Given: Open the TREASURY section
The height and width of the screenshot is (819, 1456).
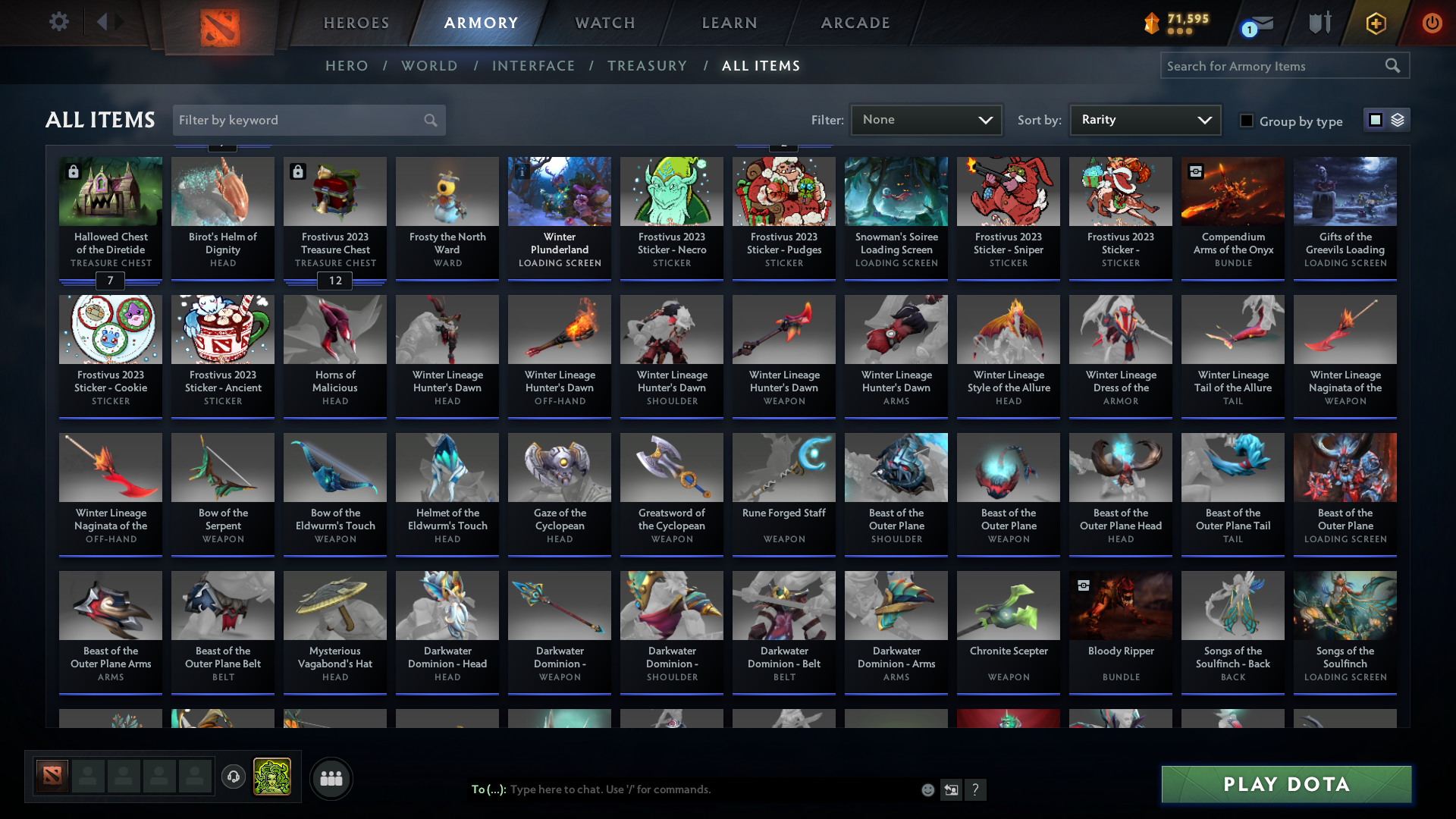Looking at the screenshot, I should 647,66.
